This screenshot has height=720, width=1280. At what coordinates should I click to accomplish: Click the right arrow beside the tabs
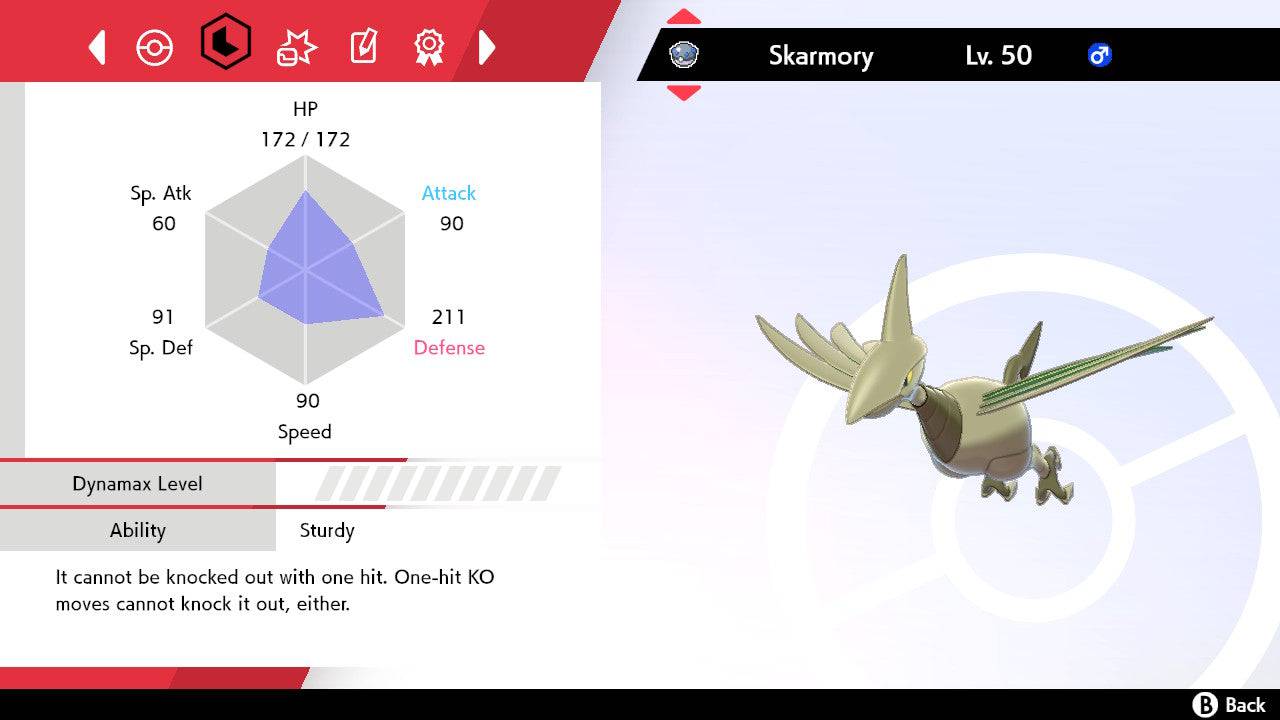pyautogui.click(x=487, y=47)
